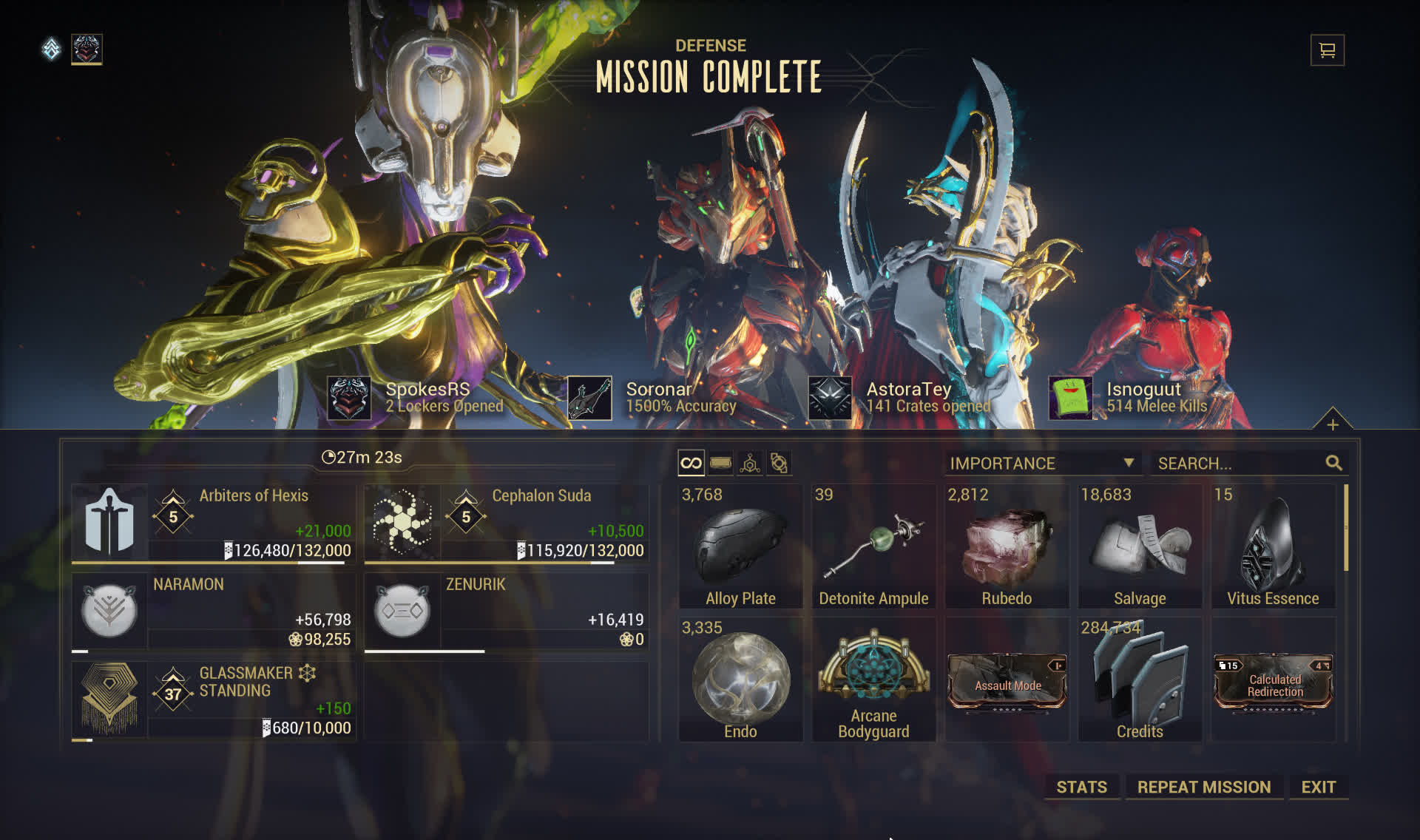Expand the squad panel plus arrow

[1332, 424]
